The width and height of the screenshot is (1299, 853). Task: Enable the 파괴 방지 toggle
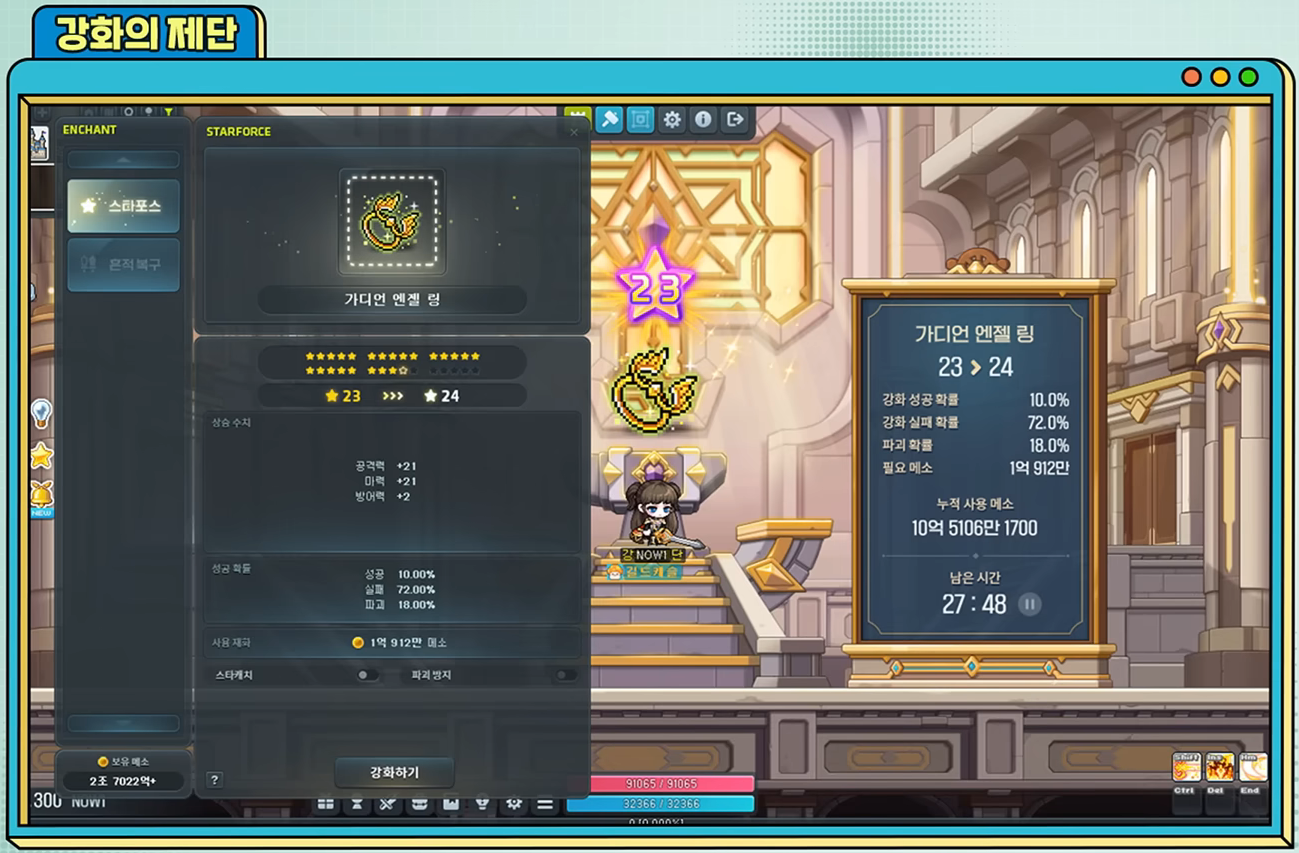(565, 675)
